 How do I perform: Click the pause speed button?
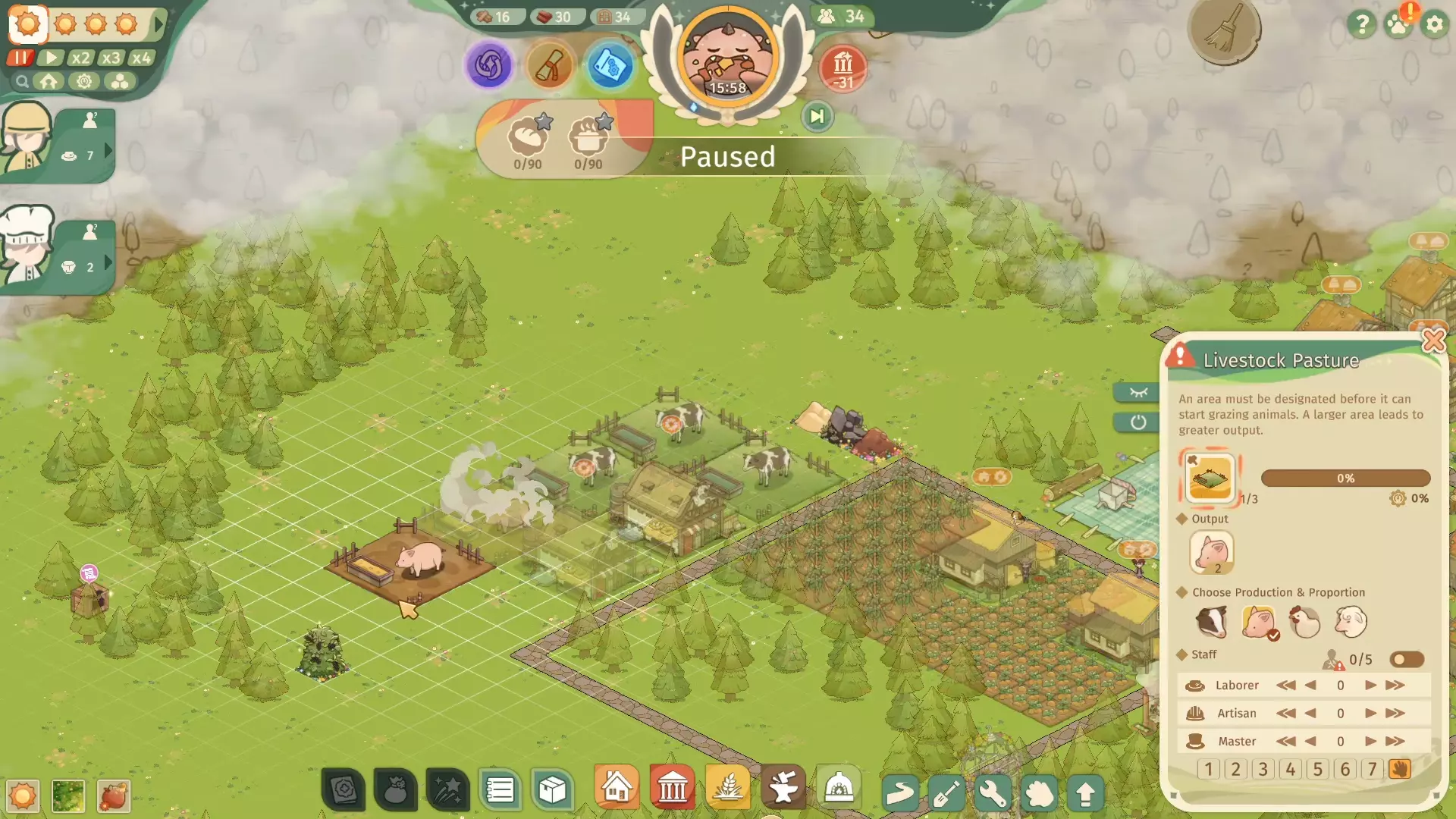pyautogui.click(x=20, y=58)
